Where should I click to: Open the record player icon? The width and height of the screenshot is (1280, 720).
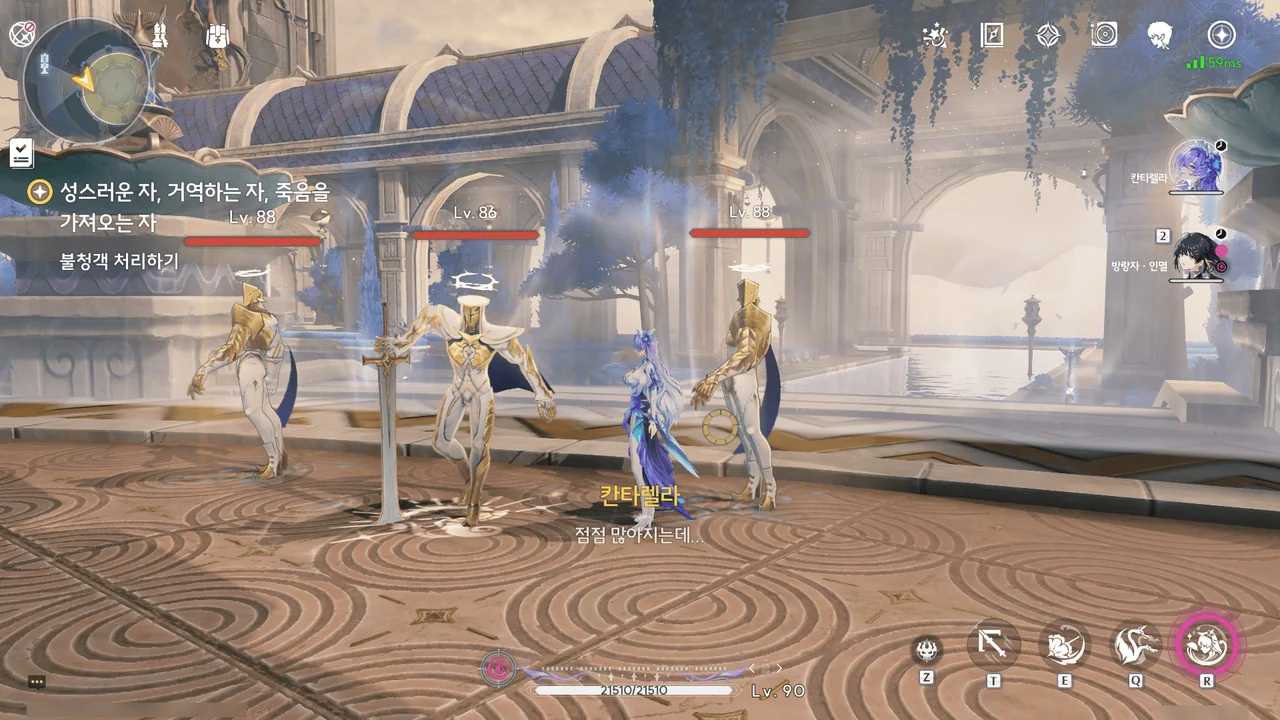point(1104,36)
